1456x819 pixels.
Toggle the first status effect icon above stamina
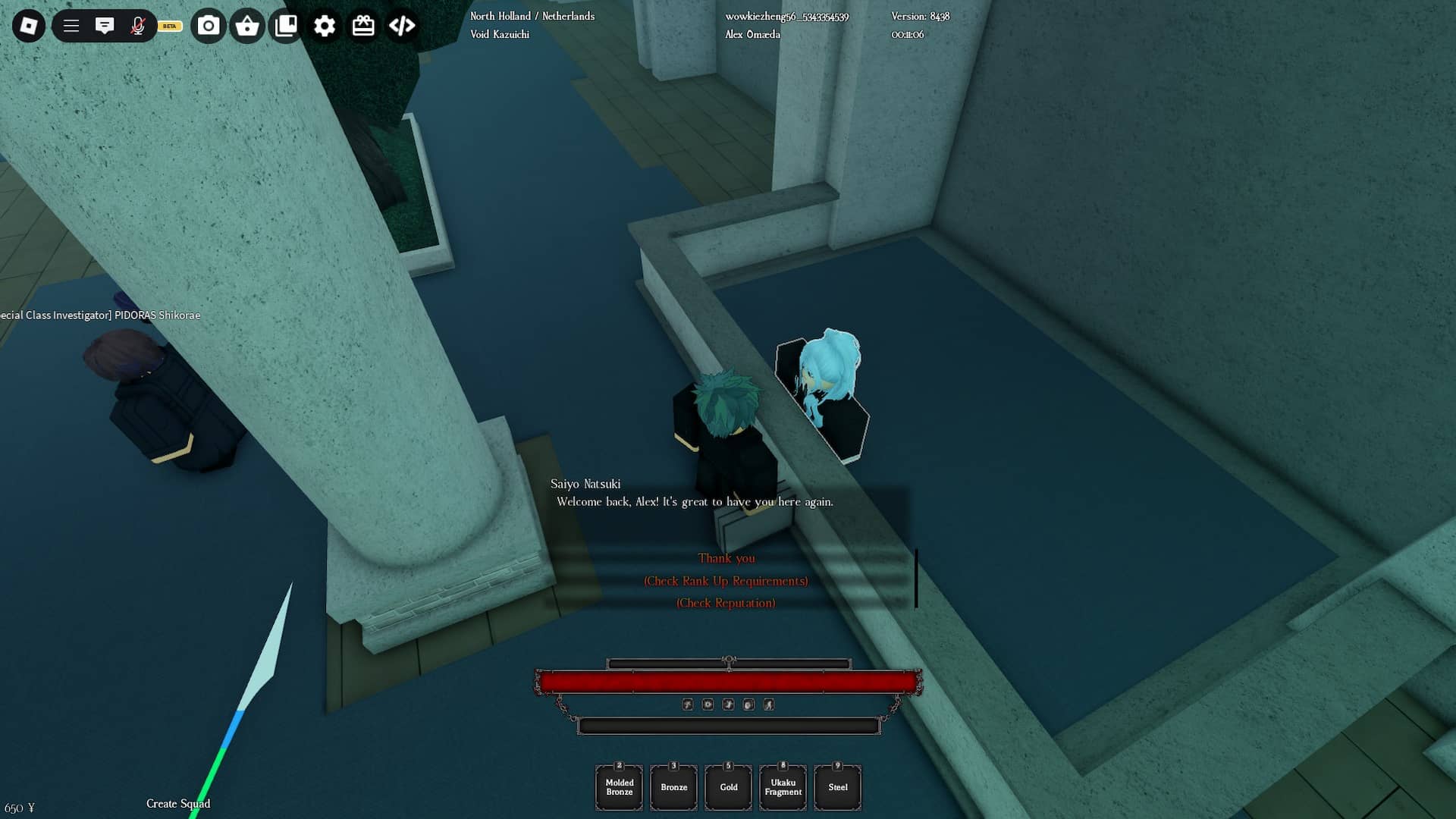point(686,704)
